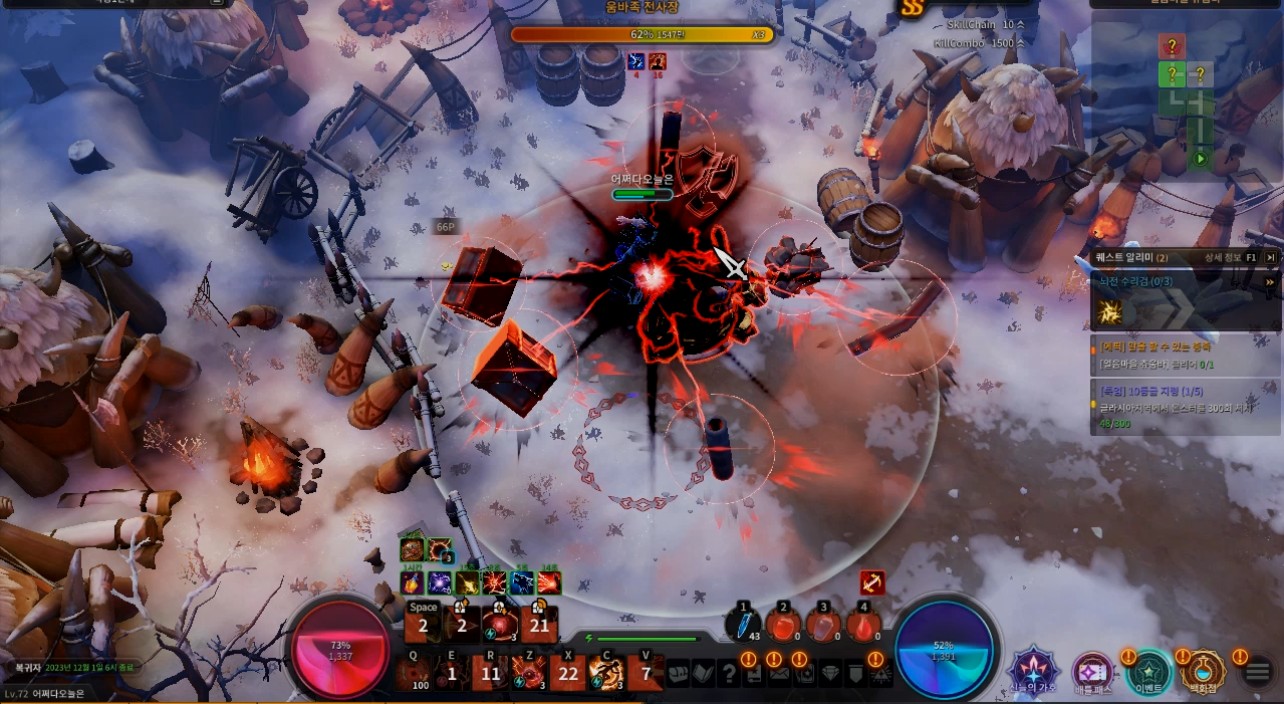The width and height of the screenshot is (1284, 704).
Task: Activate the Space dash skill slot
Action: 423,622
